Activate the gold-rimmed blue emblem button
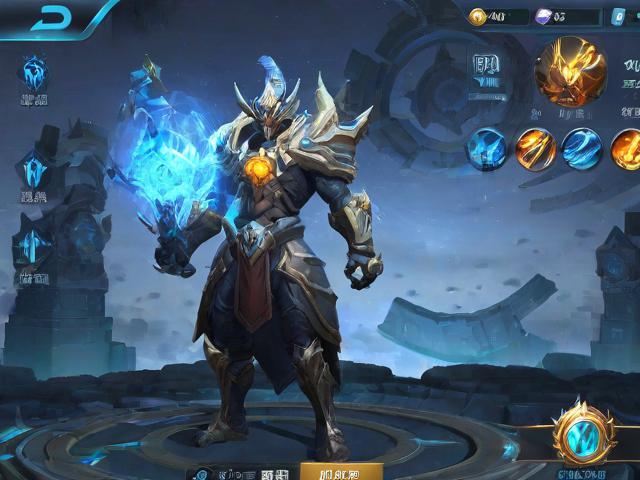The height and width of the screenshot is (480, 640). pyautogui.click(x=579, y=433)
